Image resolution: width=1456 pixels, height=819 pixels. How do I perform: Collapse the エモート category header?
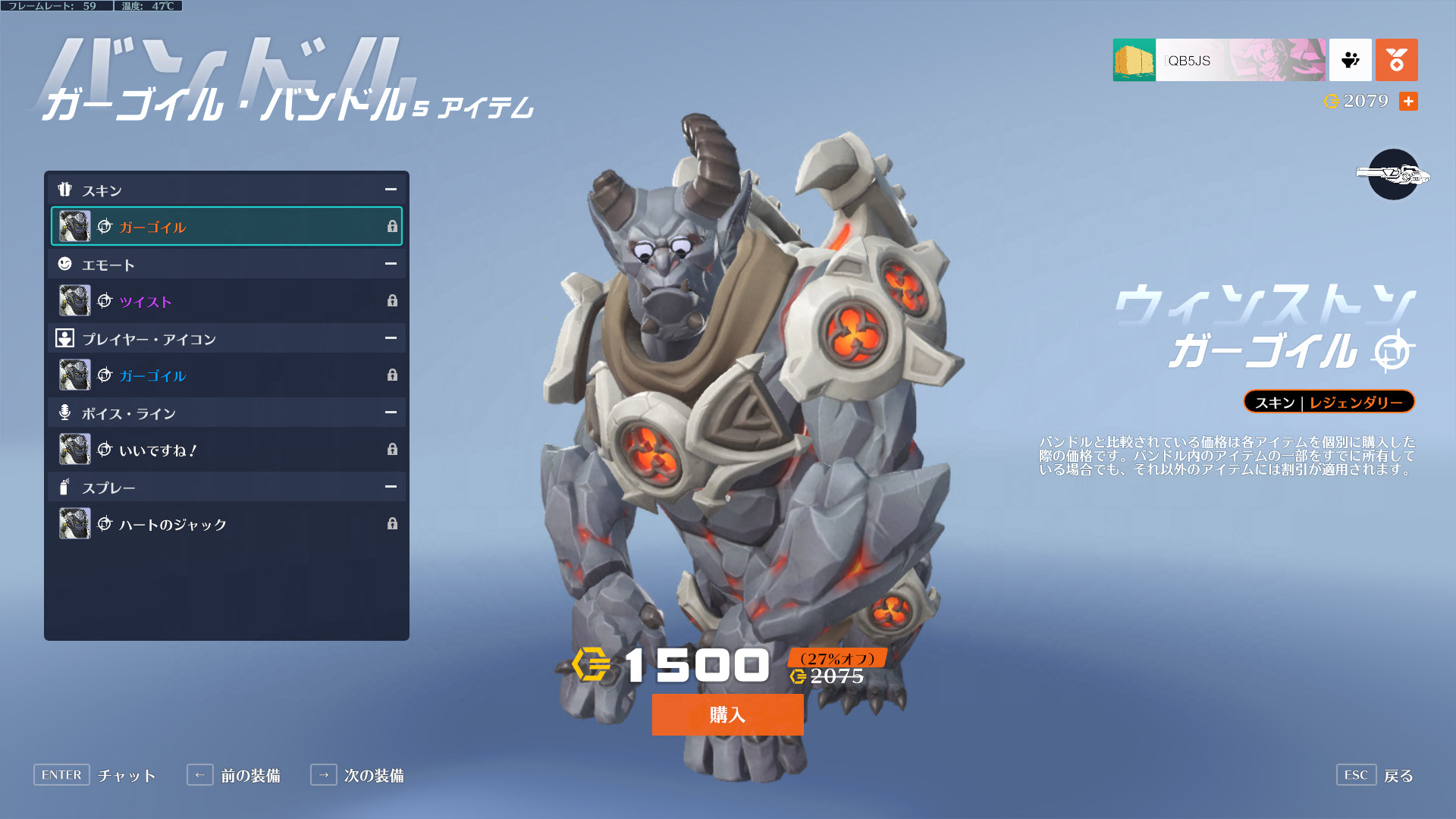tap(391, 264)
